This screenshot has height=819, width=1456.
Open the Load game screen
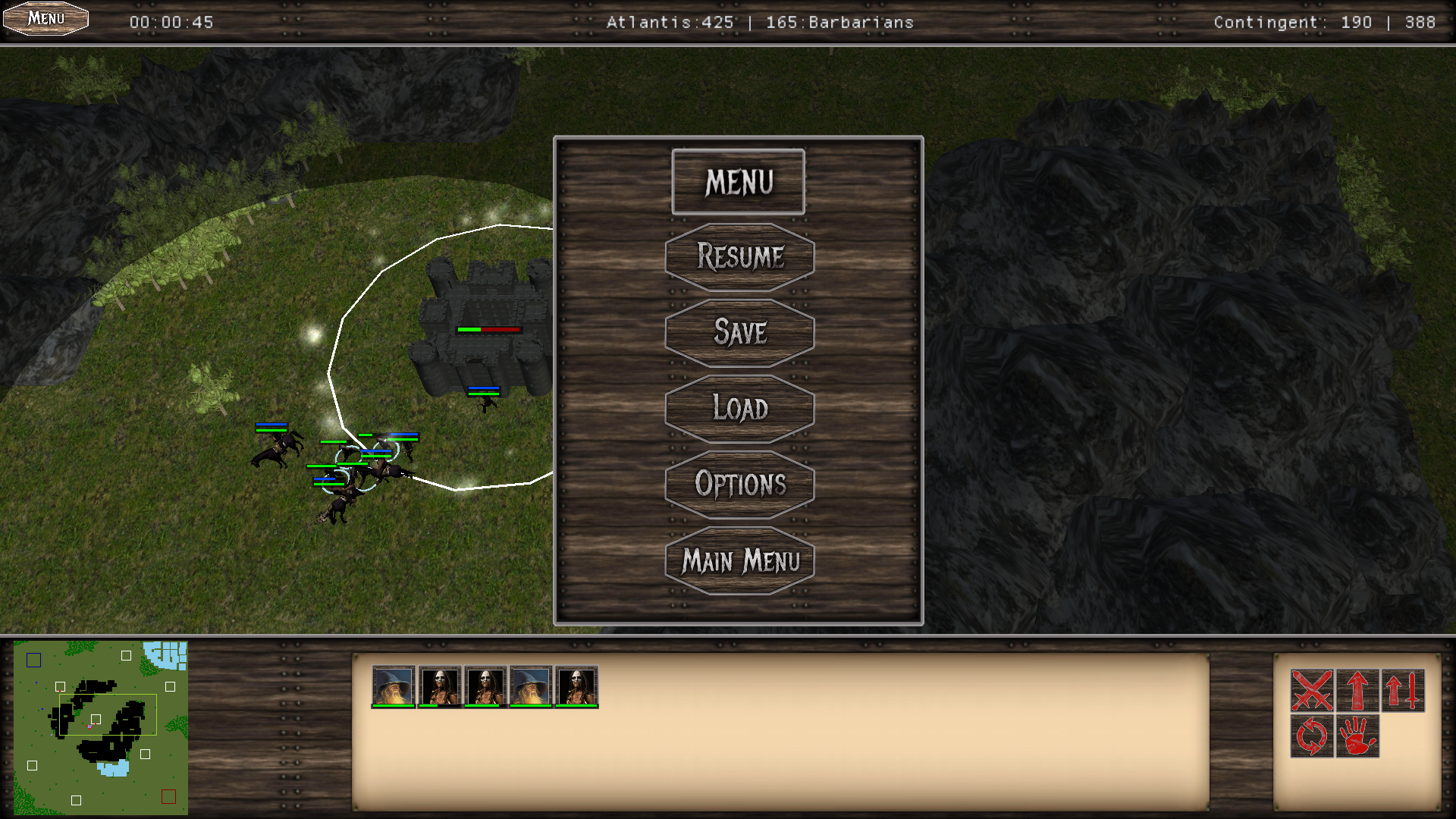coord(739,409)
